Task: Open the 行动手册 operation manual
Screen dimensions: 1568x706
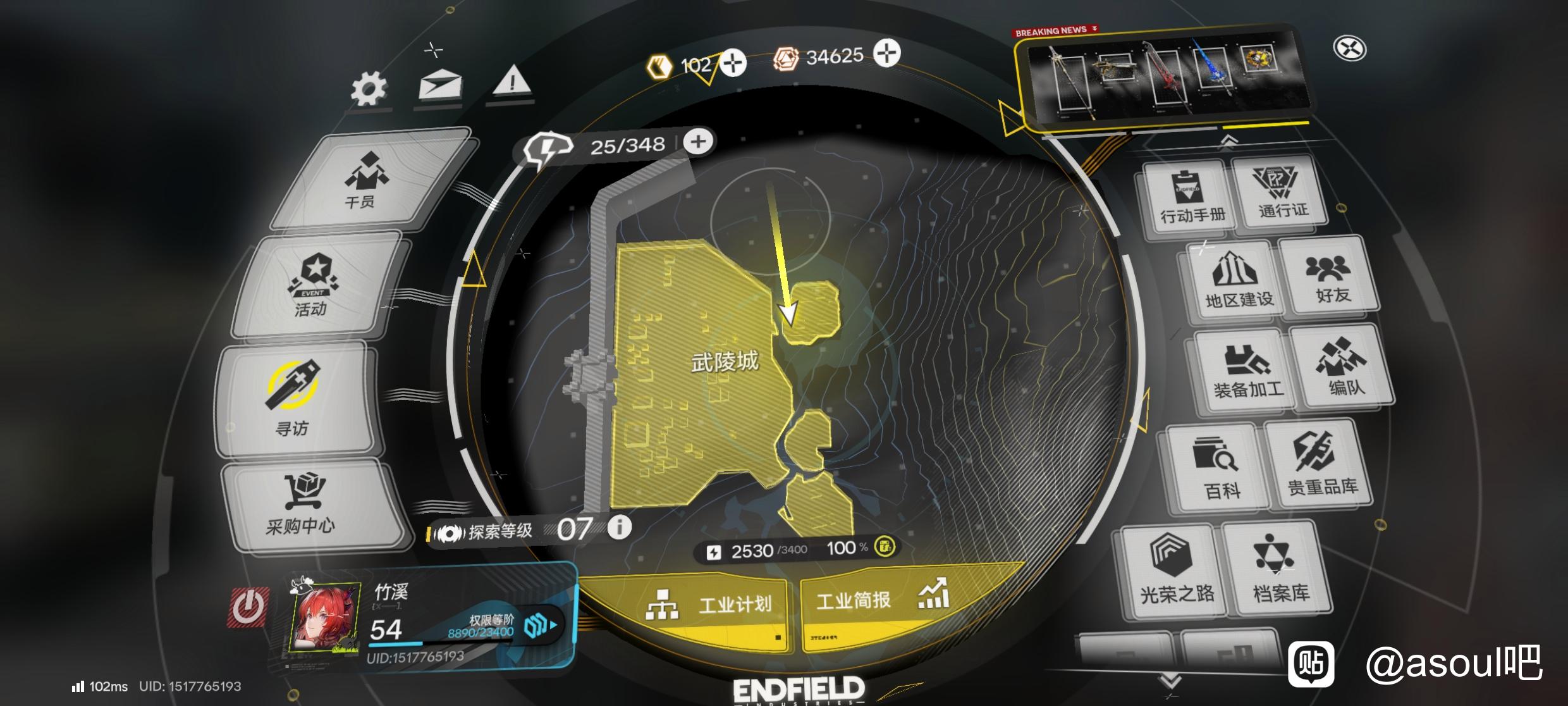Action: coord(1191,197)
